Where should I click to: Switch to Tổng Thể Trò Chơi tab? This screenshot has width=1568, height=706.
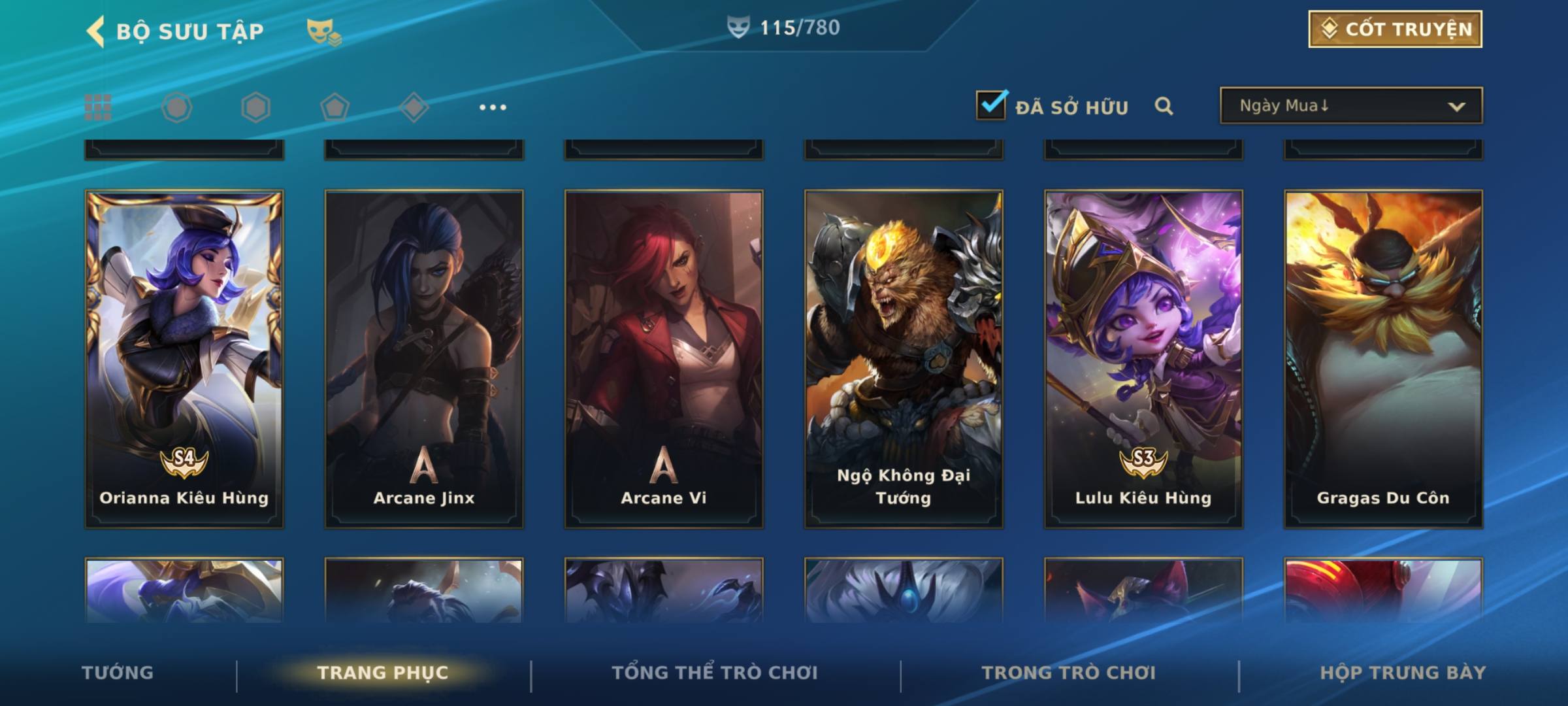[x=715, y=673]
